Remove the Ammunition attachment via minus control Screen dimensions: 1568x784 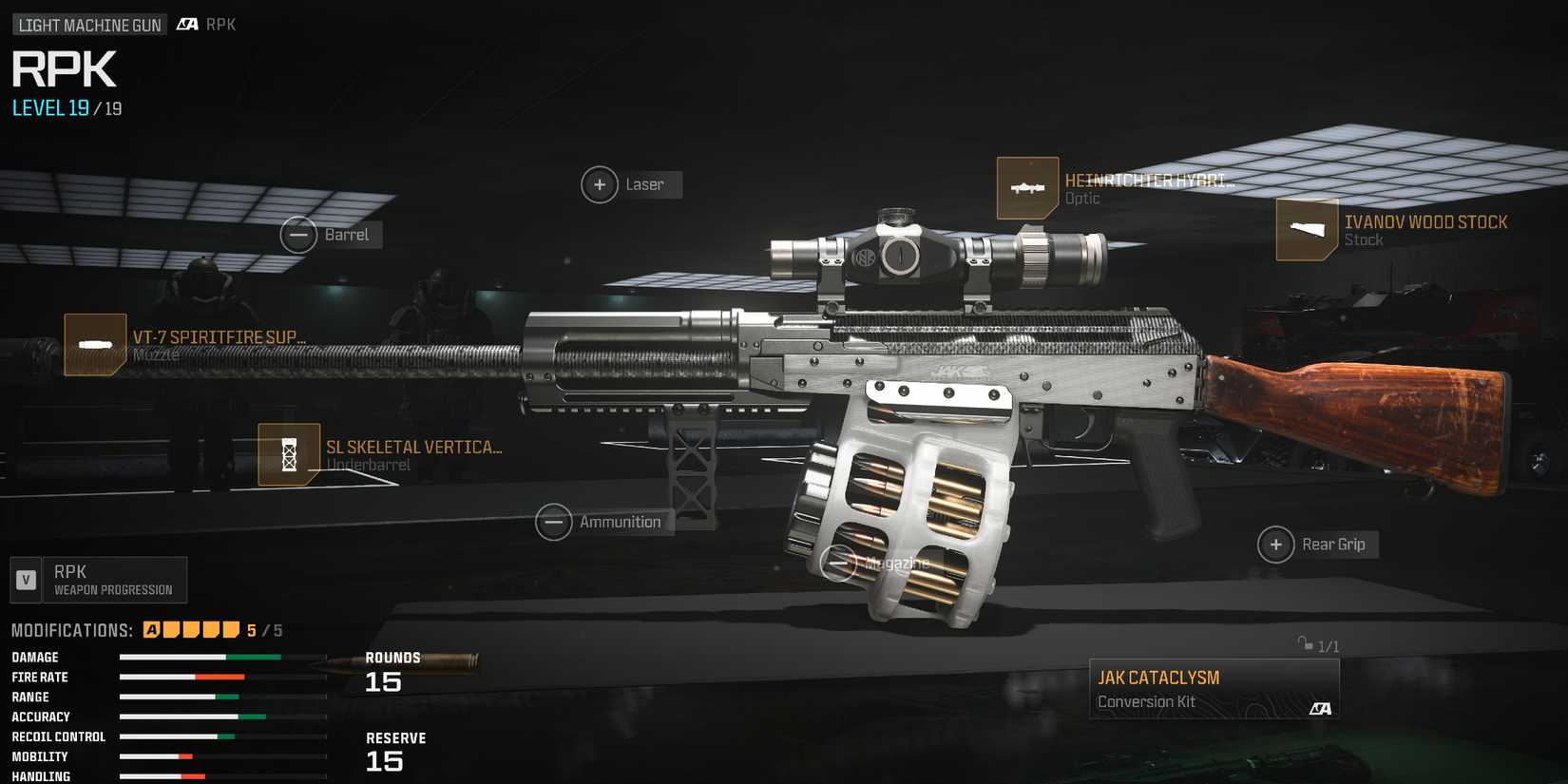(554, 522)
